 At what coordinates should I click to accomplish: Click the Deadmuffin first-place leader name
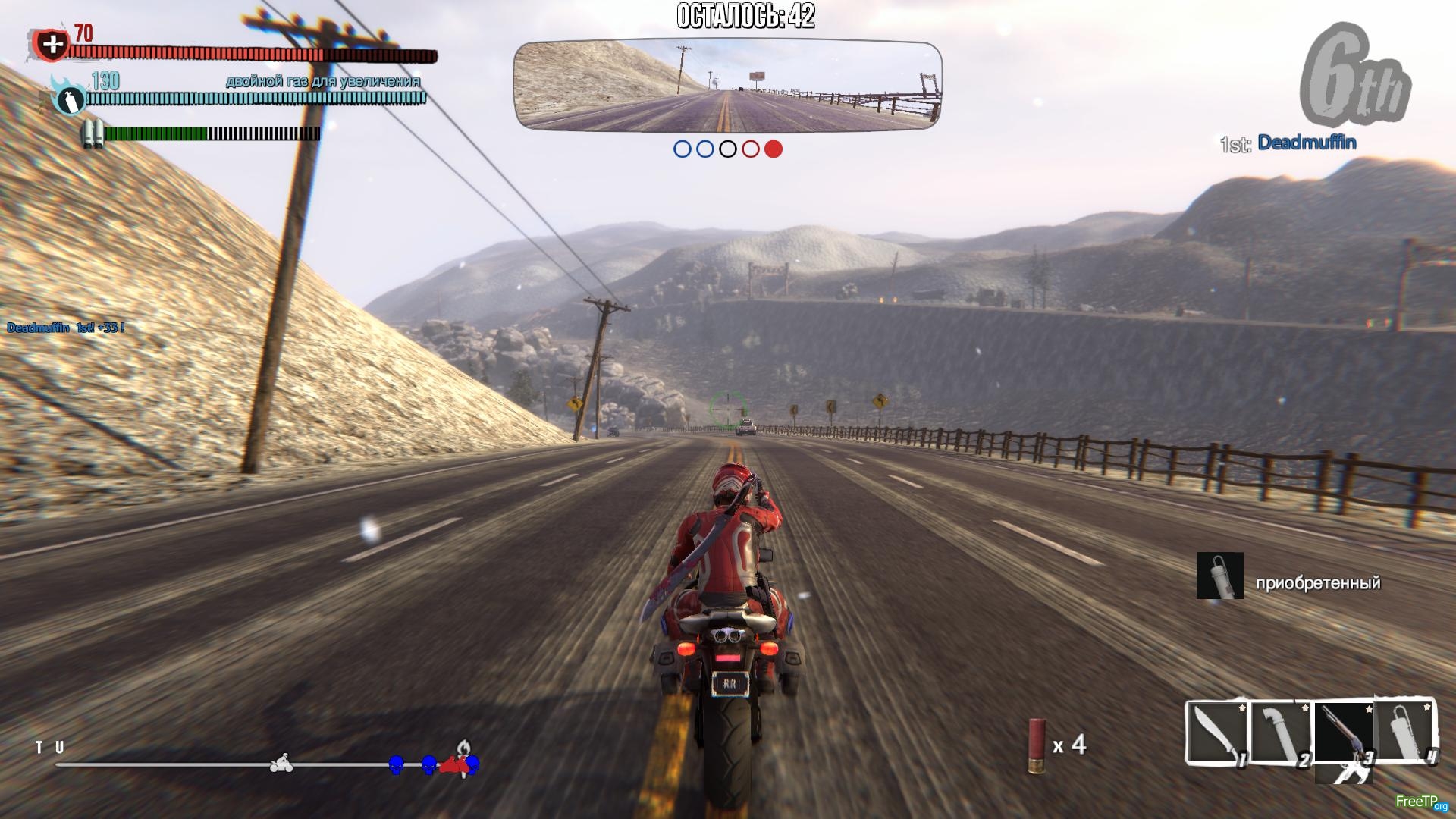click(x=1307, y=143)
